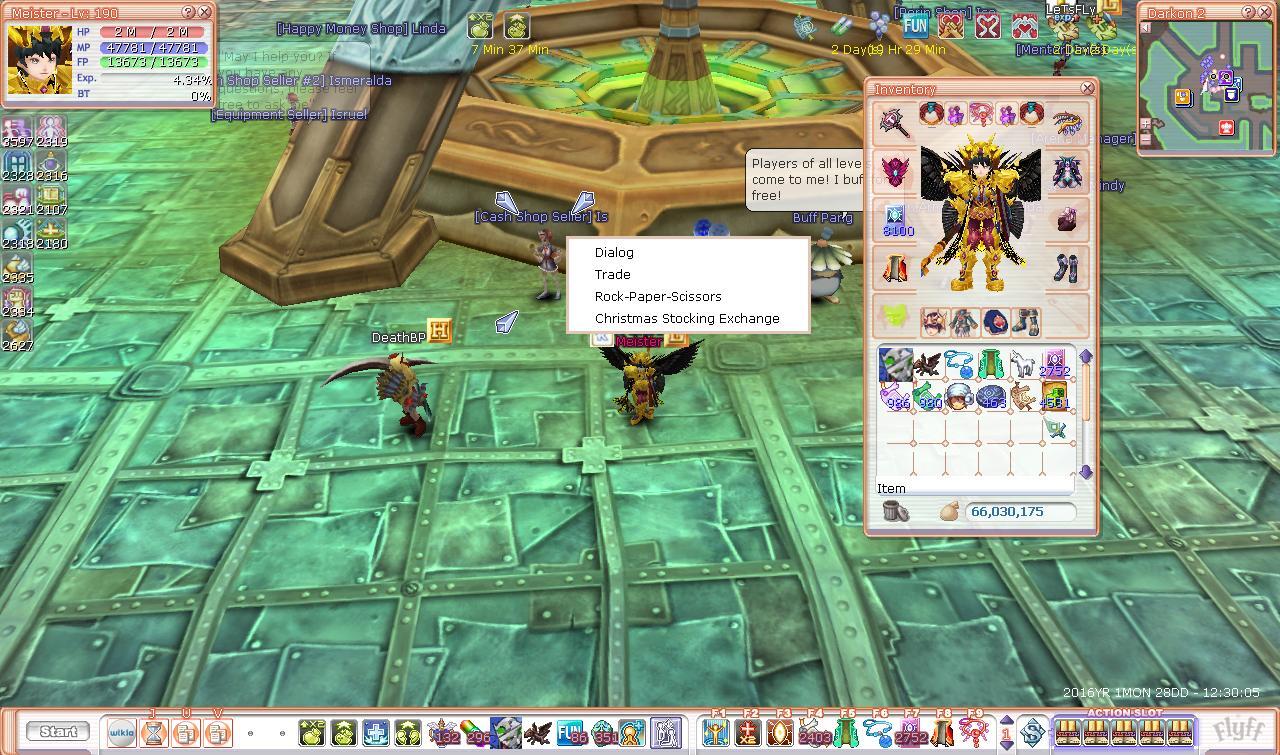
Task: Click the inventory trash can icon
Action: 896,512
